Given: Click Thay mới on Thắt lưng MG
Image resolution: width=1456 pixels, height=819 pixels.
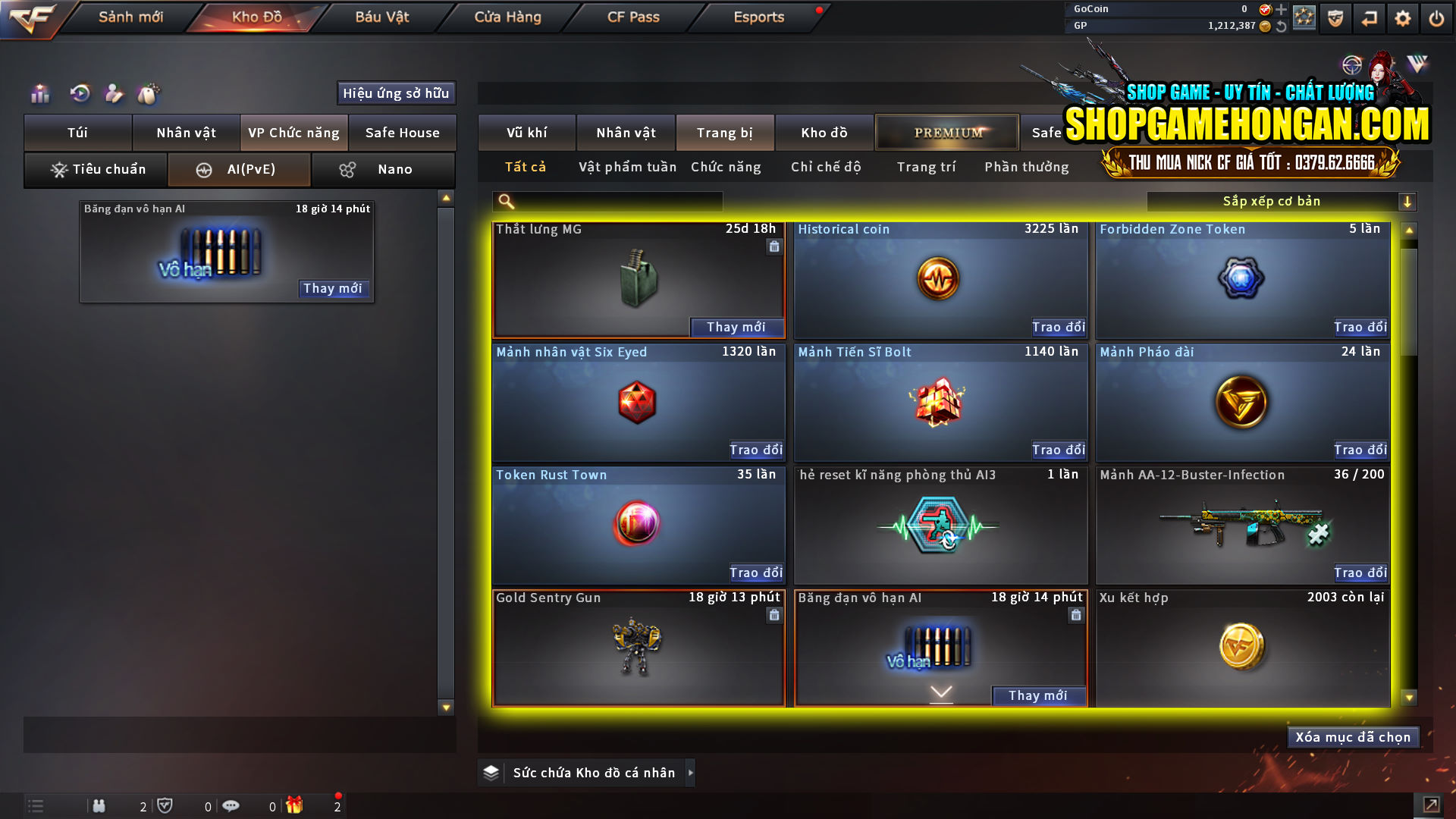Looking at the screenshot, I should pyautogui.click(x=736, y=327).
